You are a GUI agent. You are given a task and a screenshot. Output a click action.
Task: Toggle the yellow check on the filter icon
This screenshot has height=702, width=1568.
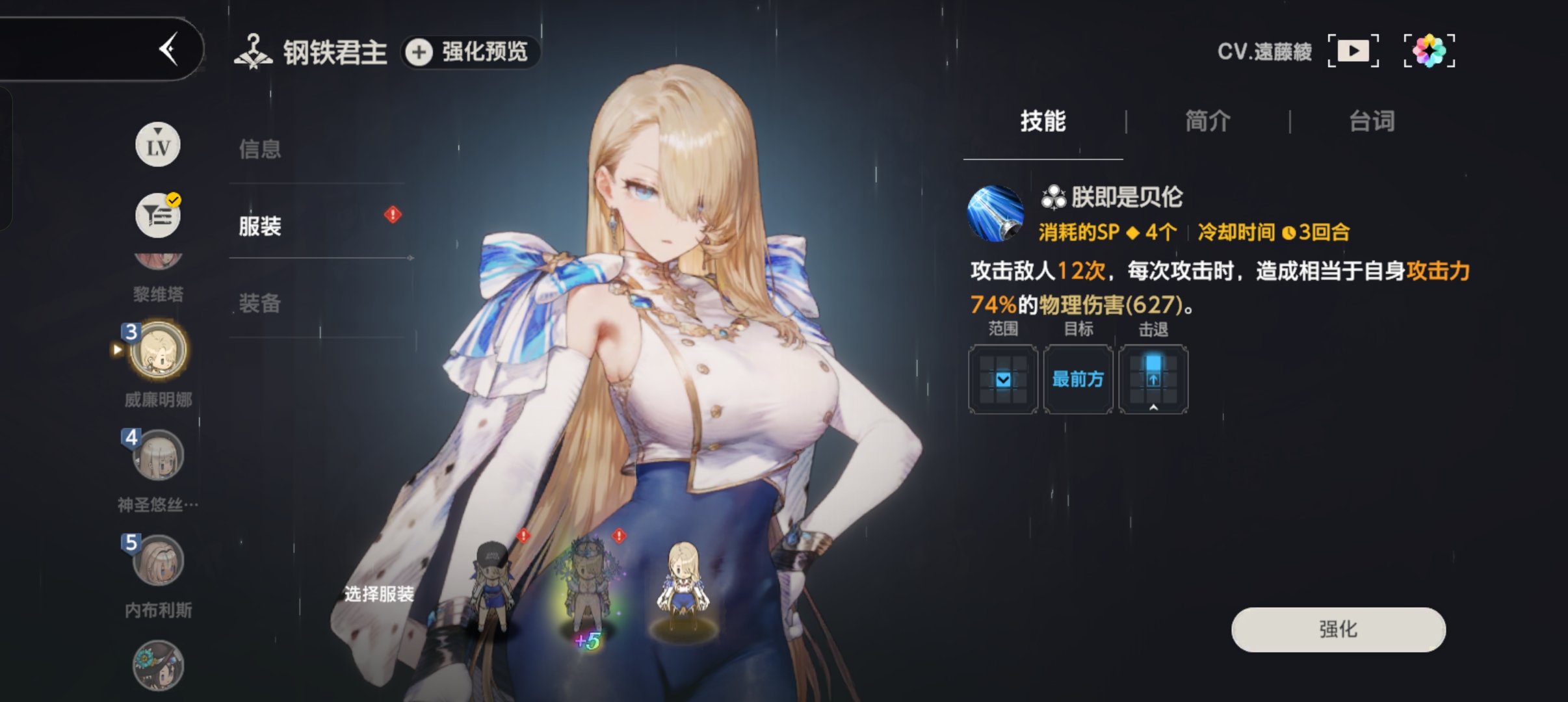coord(172,200)
